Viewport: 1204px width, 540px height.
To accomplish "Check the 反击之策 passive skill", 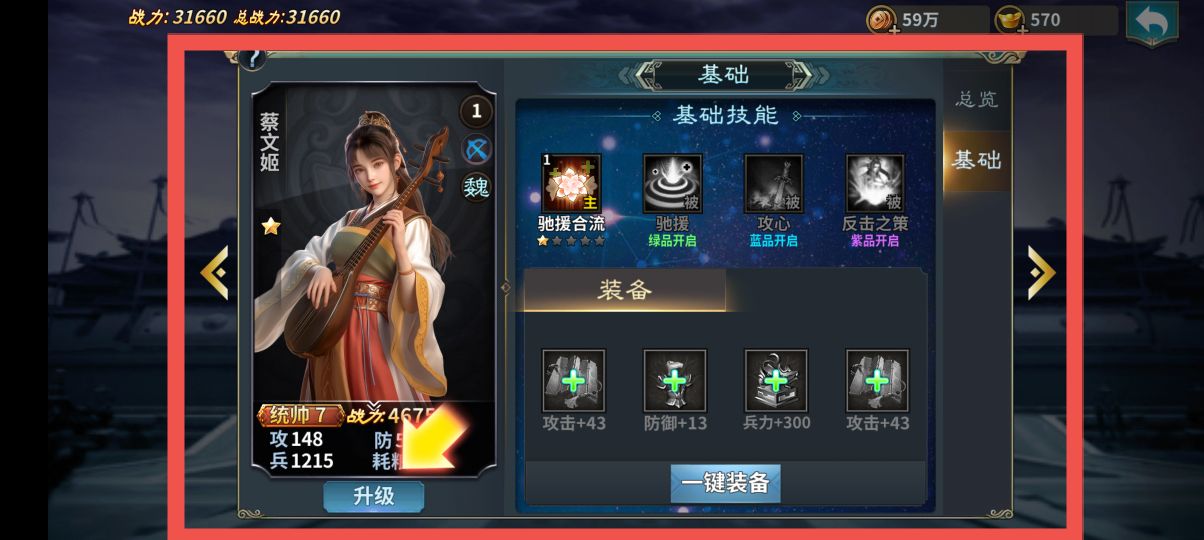I will tap(875, 184).
